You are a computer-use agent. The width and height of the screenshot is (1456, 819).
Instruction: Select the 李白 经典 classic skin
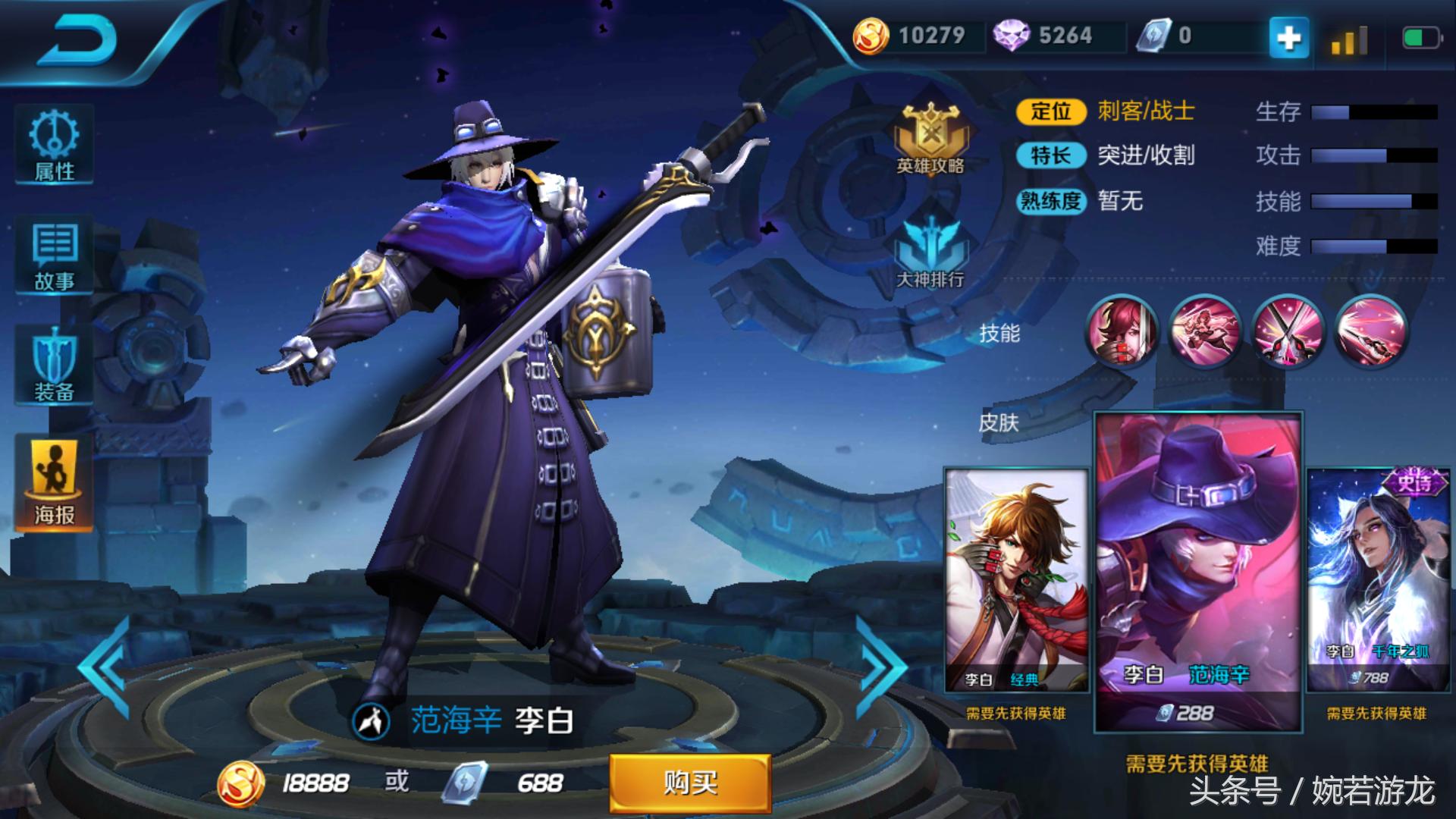pos(1016,580)
